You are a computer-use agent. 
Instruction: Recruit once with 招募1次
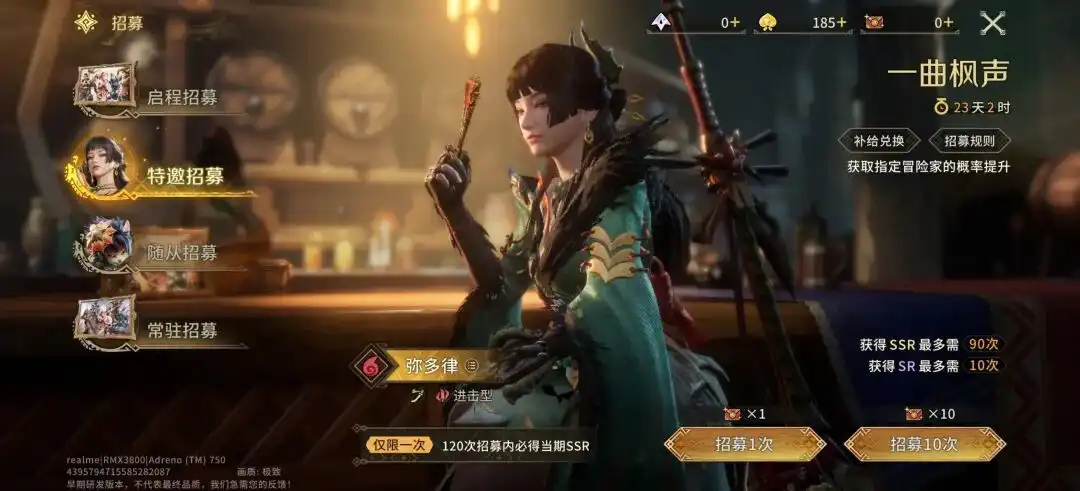pyautogui.click(x=744, y=444)
